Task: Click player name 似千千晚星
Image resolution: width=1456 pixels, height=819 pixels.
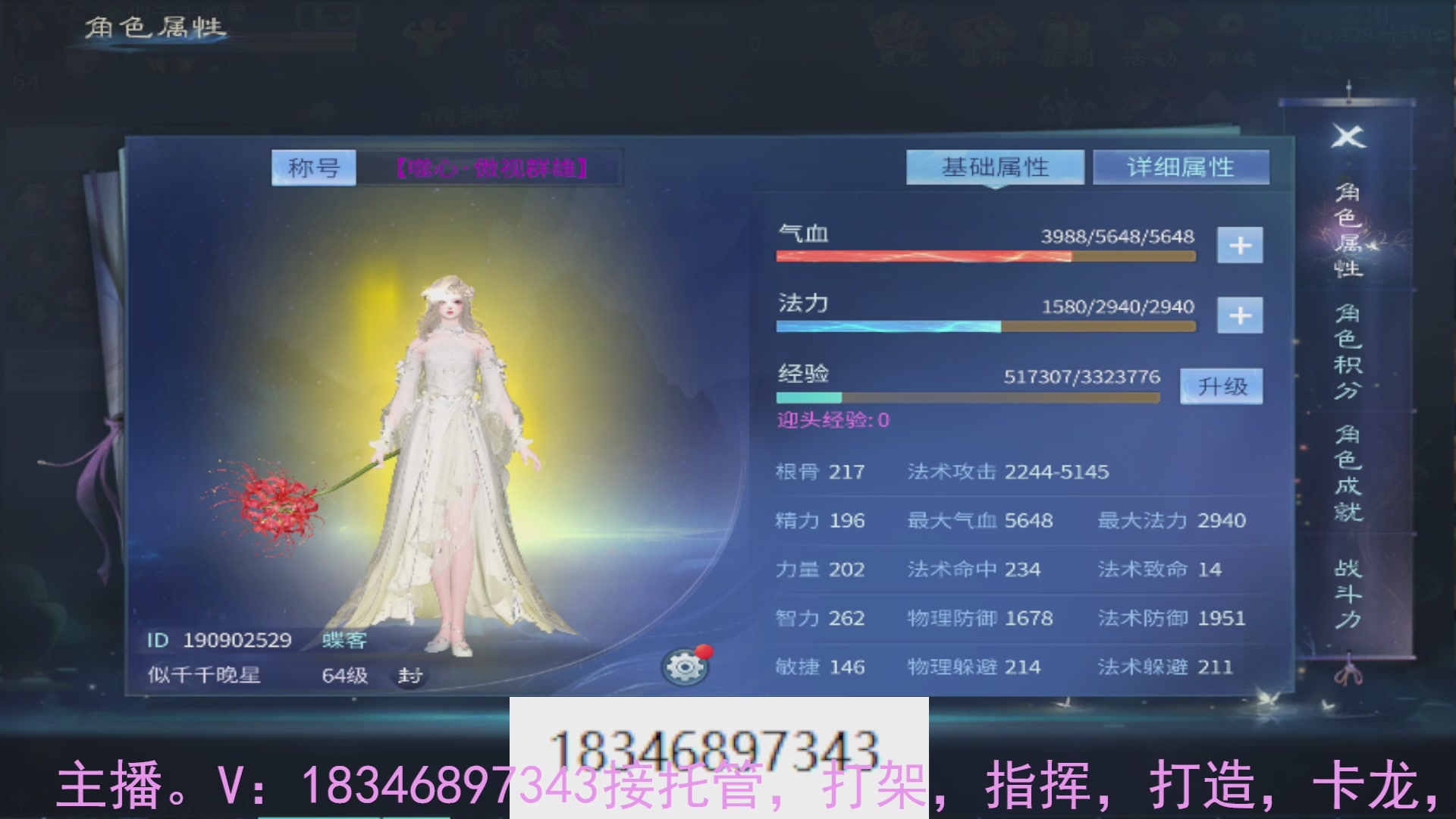Action: coord(203,675)
